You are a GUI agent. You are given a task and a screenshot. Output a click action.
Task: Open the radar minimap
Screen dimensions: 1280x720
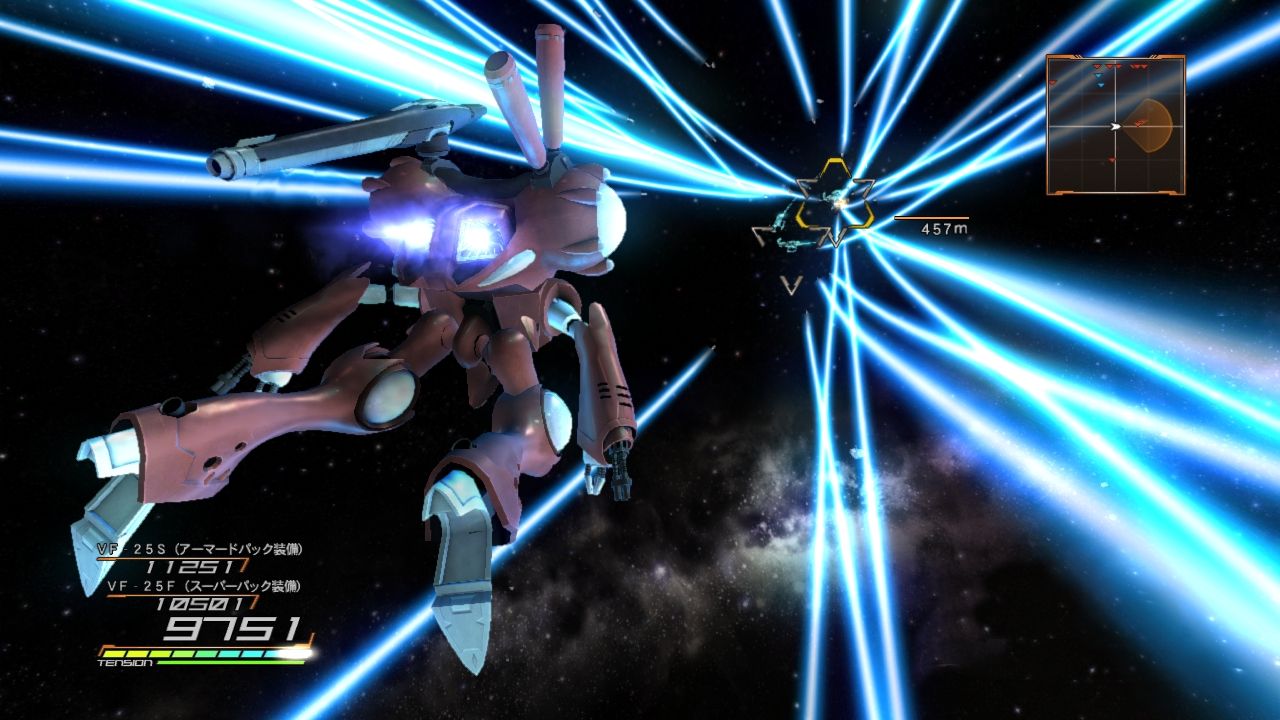tap(1115, 125)
